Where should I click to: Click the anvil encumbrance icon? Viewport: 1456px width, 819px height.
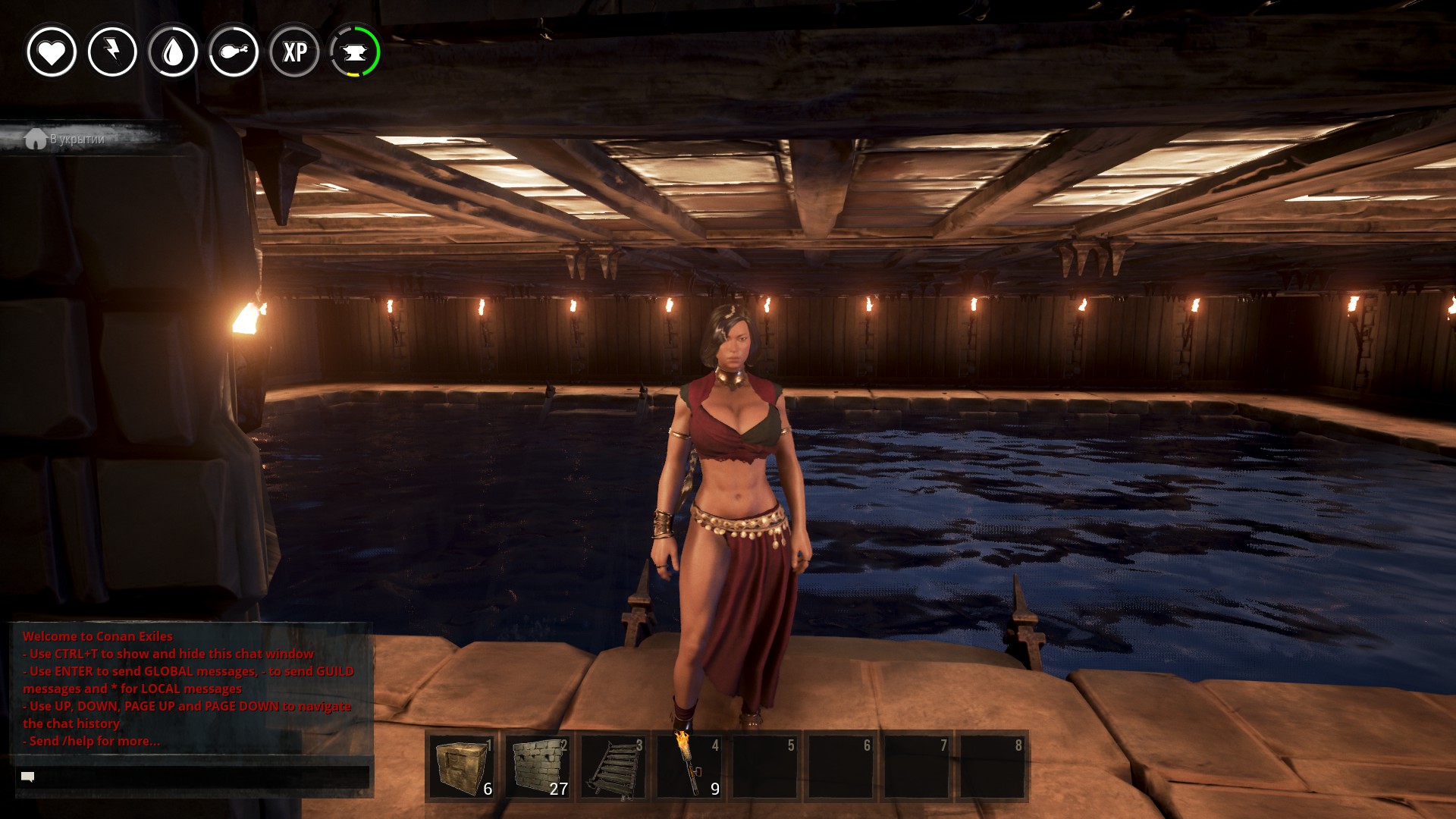click(355, 52)
